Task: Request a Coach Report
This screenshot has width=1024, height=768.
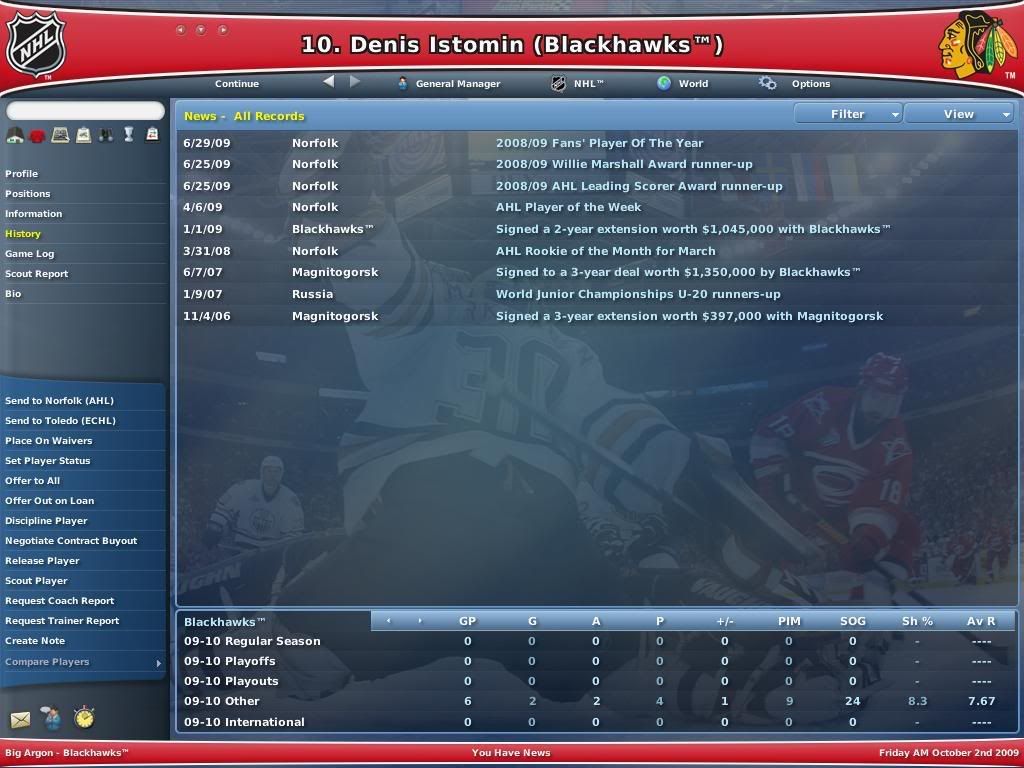Action: 60,601
